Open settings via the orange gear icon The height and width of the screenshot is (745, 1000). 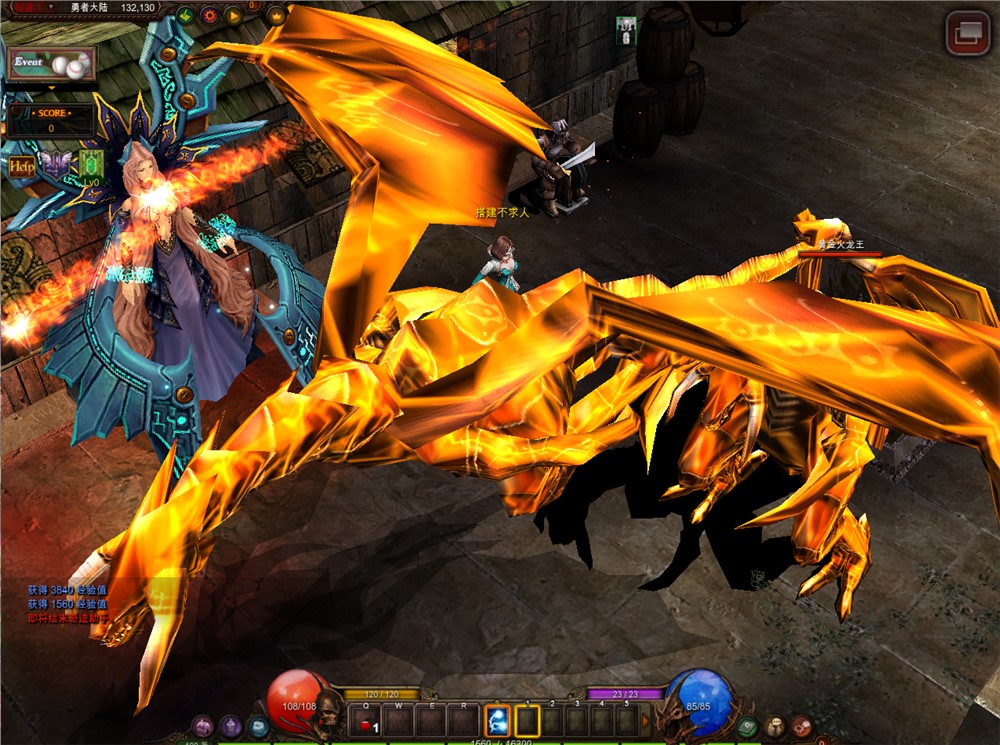(210, 15)
